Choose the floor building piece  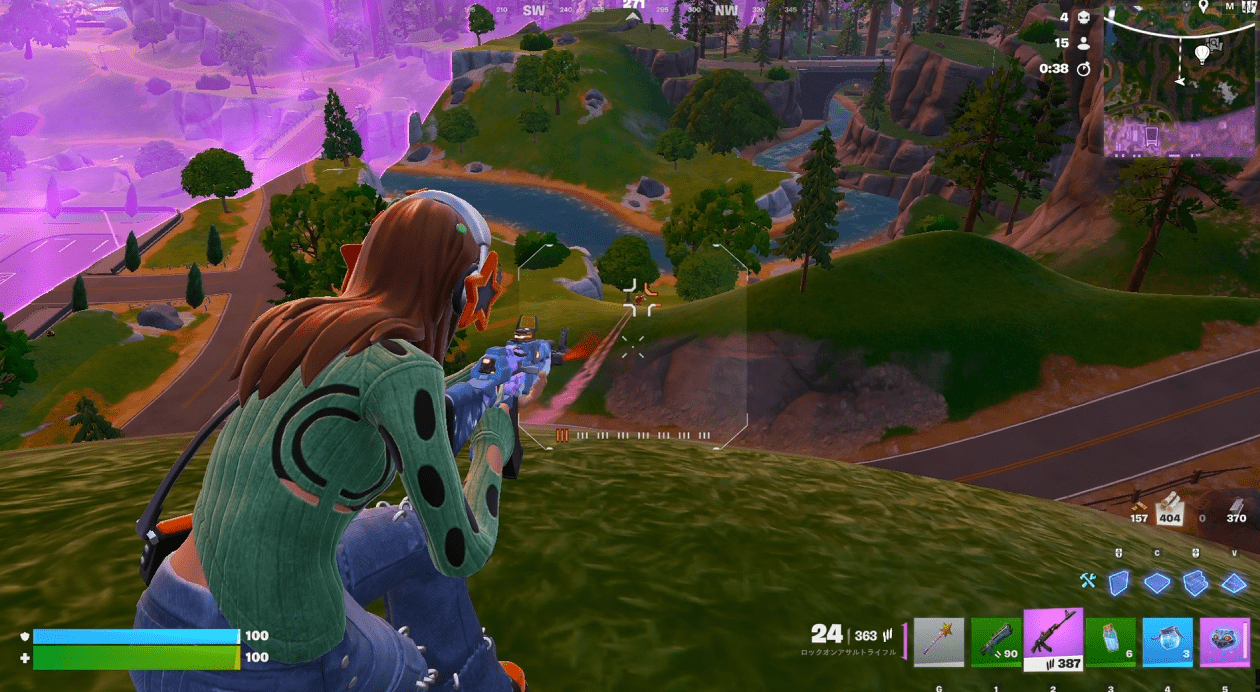1157,583
